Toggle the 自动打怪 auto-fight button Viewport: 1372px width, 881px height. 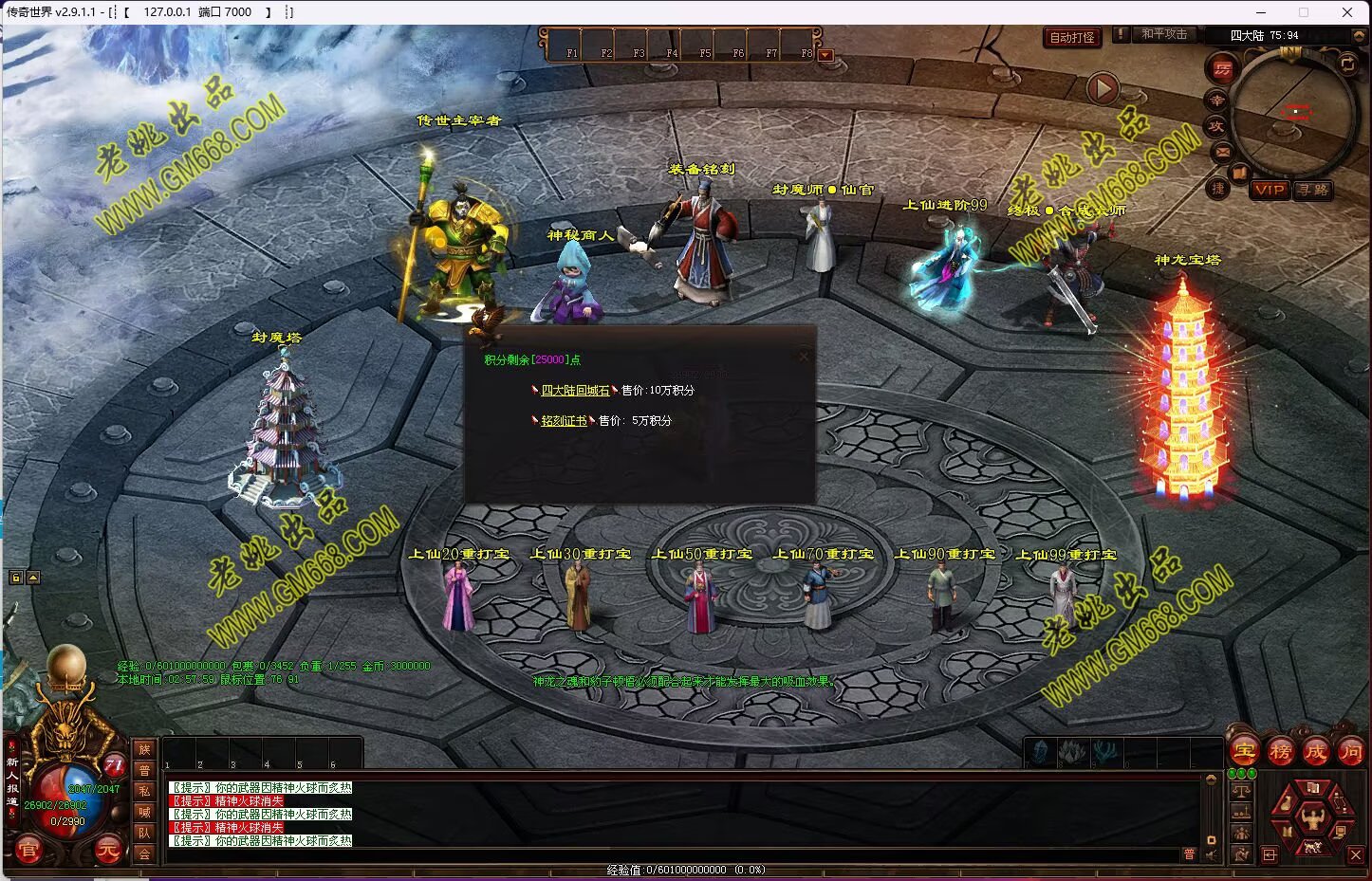[1072, 38]
